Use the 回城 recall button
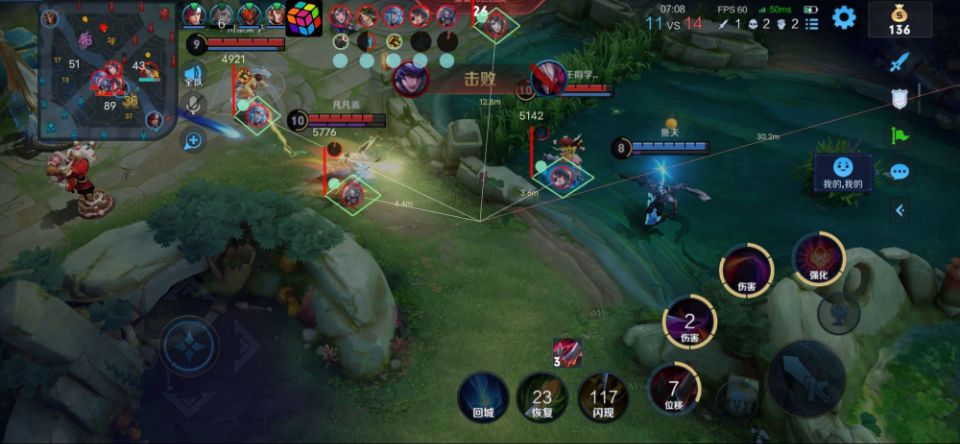This screenshot has width=960, height=444. coord(483,397)
